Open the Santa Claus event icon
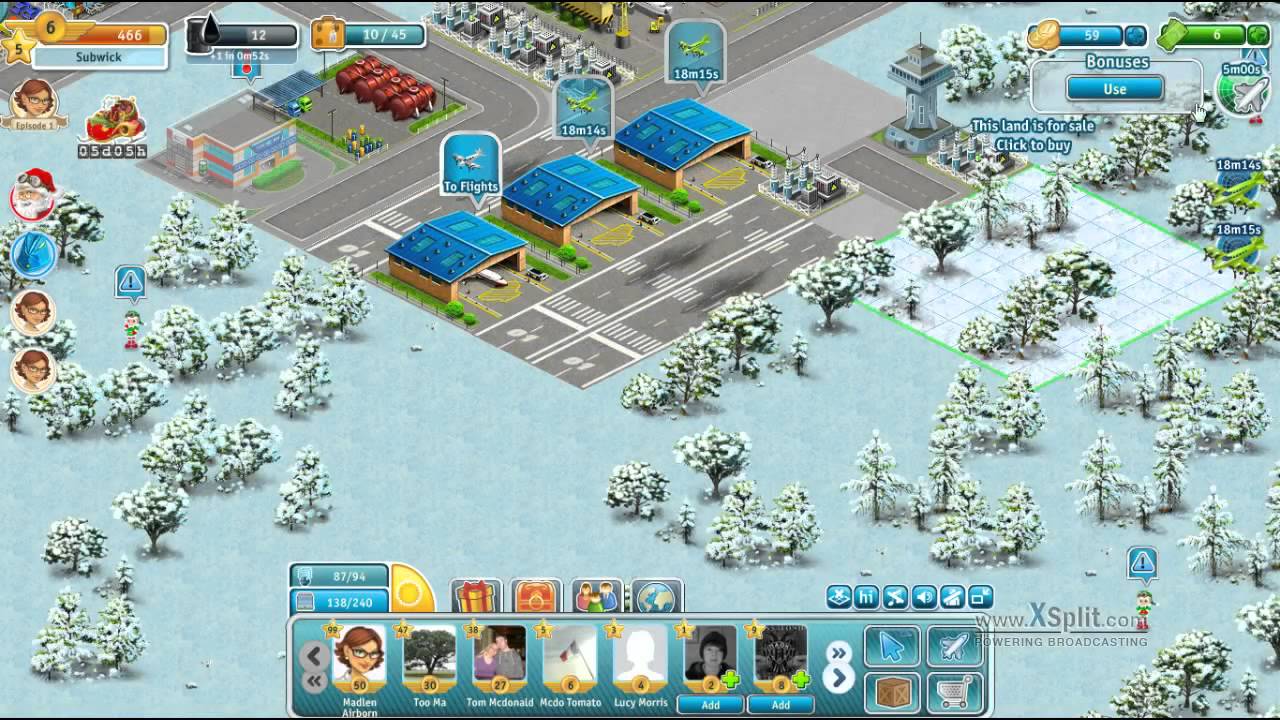 coord(32,194)
